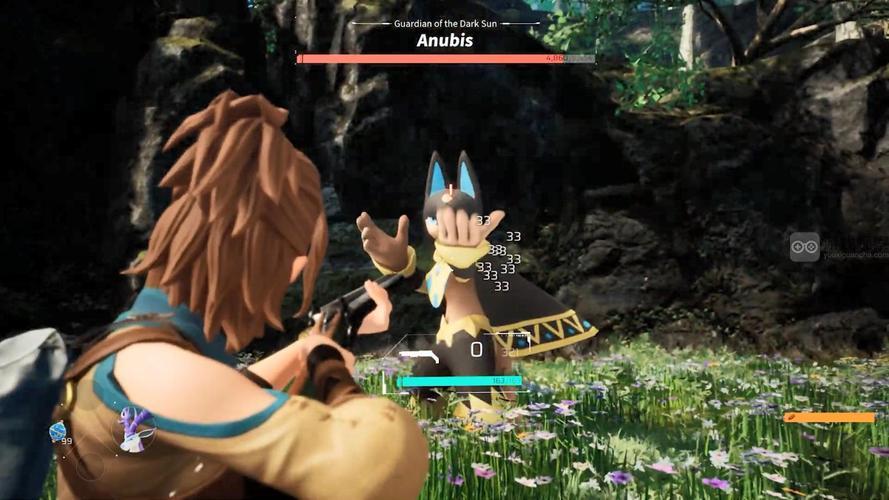Select the equipped rifle weapon icon

coord(418,355)
